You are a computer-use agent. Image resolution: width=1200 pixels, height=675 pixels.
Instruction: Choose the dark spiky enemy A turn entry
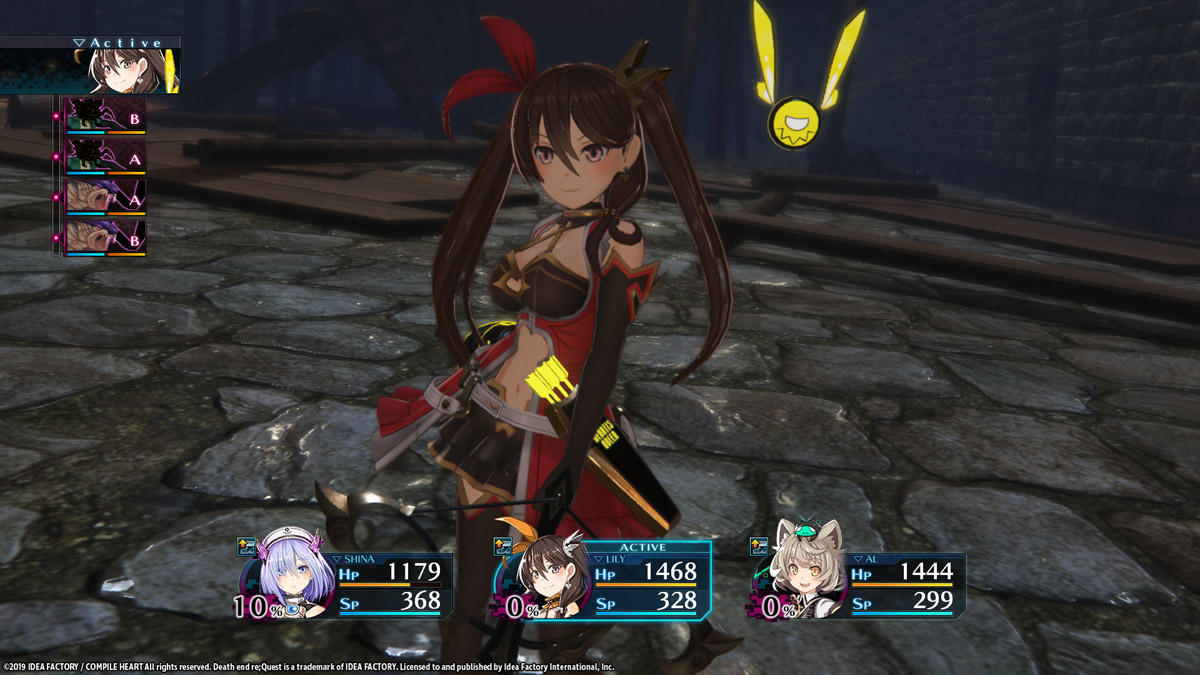(x=105, y=157)
